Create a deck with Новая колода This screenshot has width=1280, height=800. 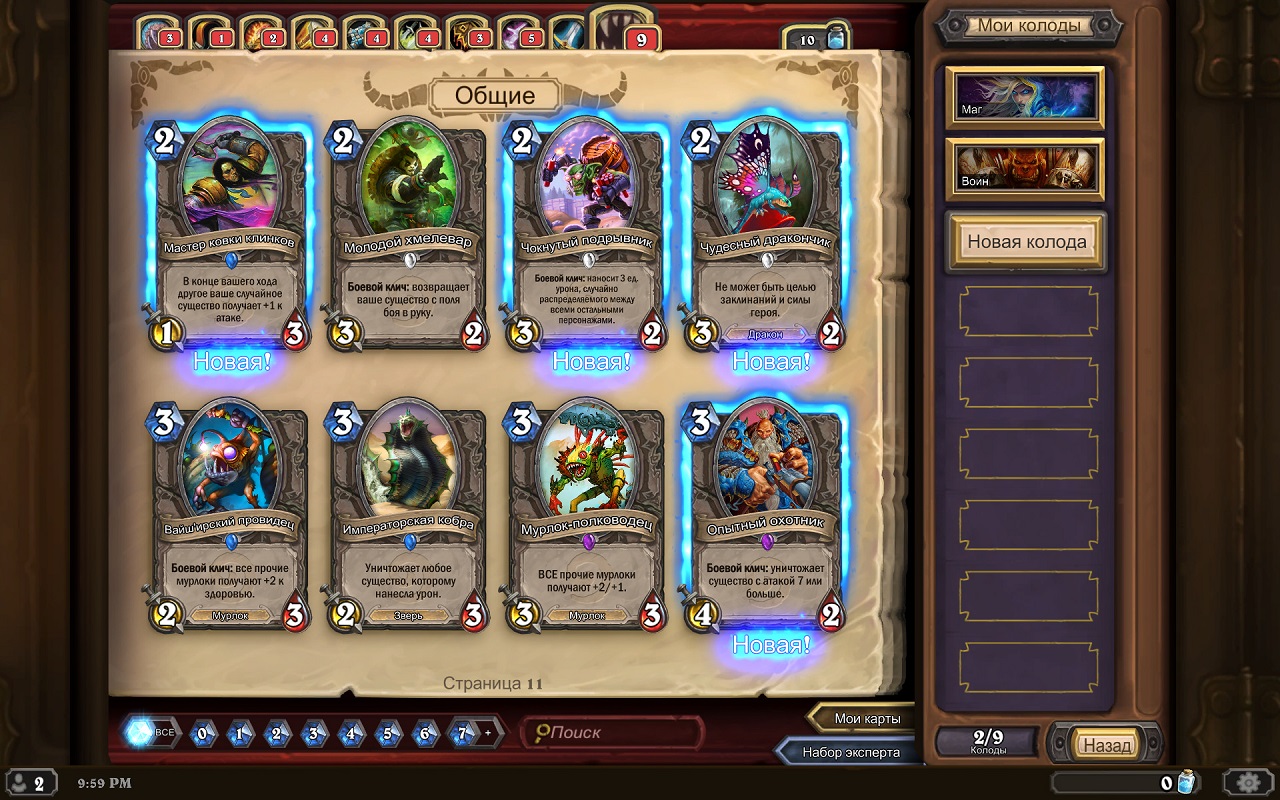[x=1026, y=242]
